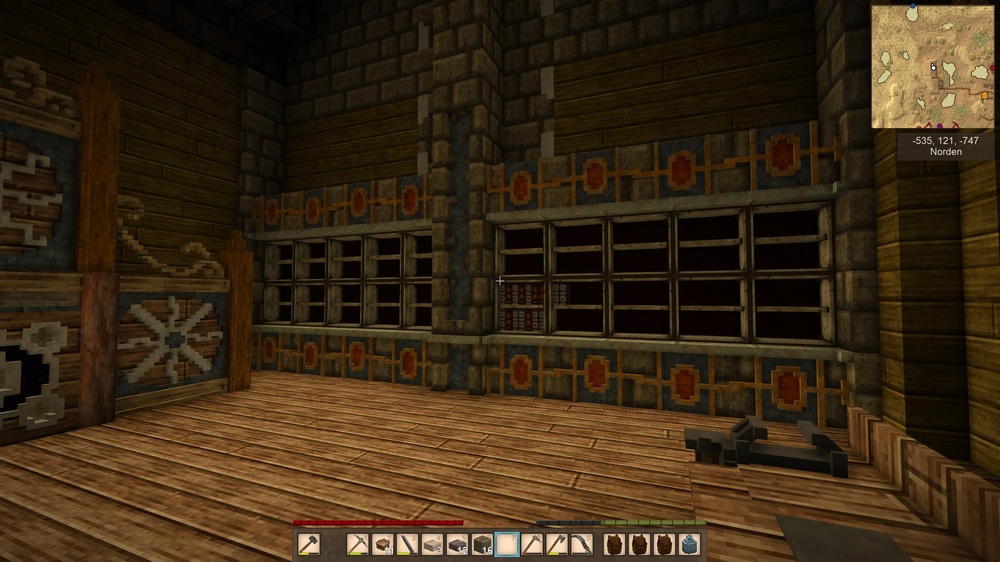Screen dimensions: 1000x562
Task: Select the pickaxe in hotbar slot 1
Action: (x=358, y=544)
